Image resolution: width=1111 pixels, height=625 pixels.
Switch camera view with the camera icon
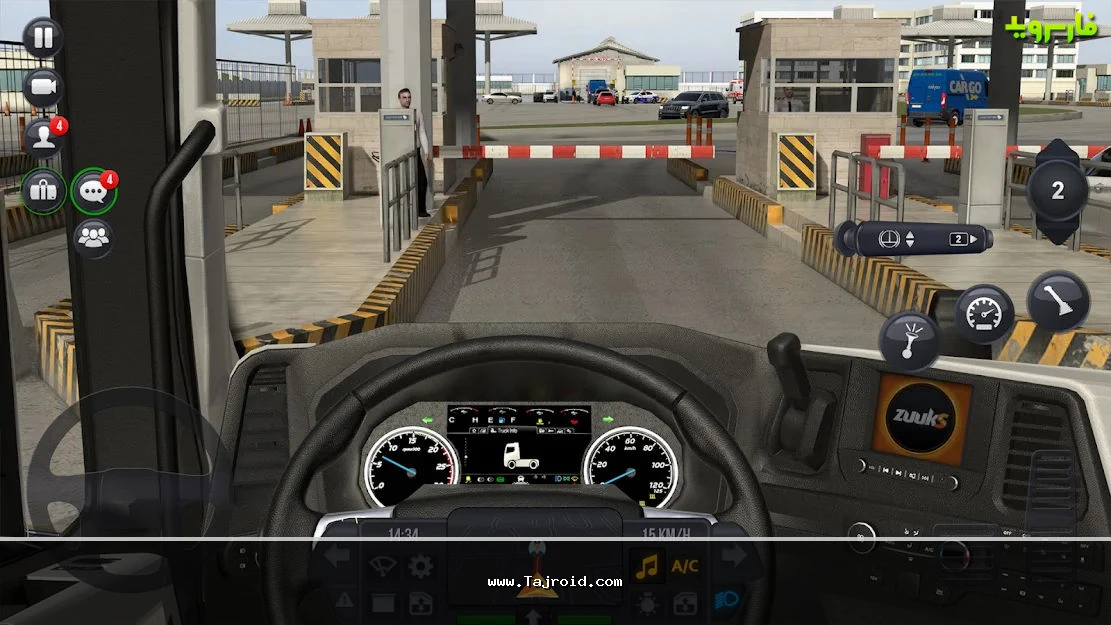42,88
